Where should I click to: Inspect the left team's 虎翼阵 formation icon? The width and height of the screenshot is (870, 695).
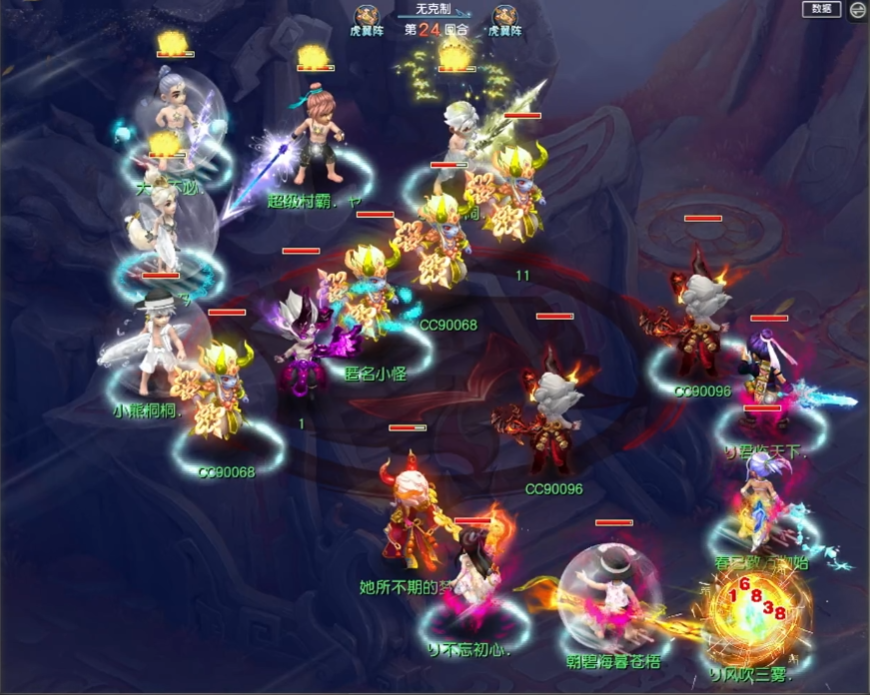click(x=366, y=15)
